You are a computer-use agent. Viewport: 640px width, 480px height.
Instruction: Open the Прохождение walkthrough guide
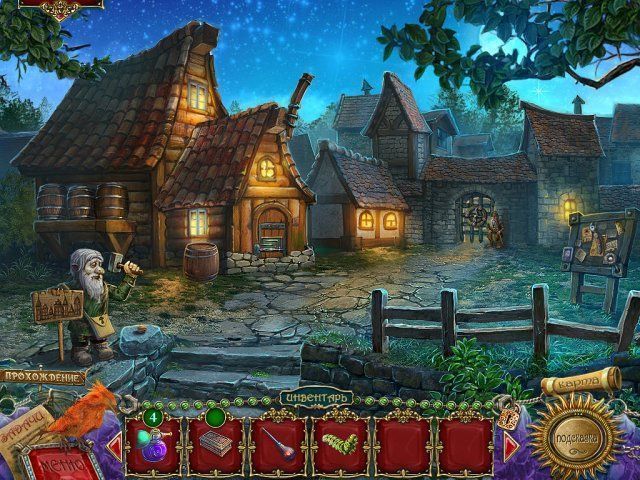coord(41,376)
